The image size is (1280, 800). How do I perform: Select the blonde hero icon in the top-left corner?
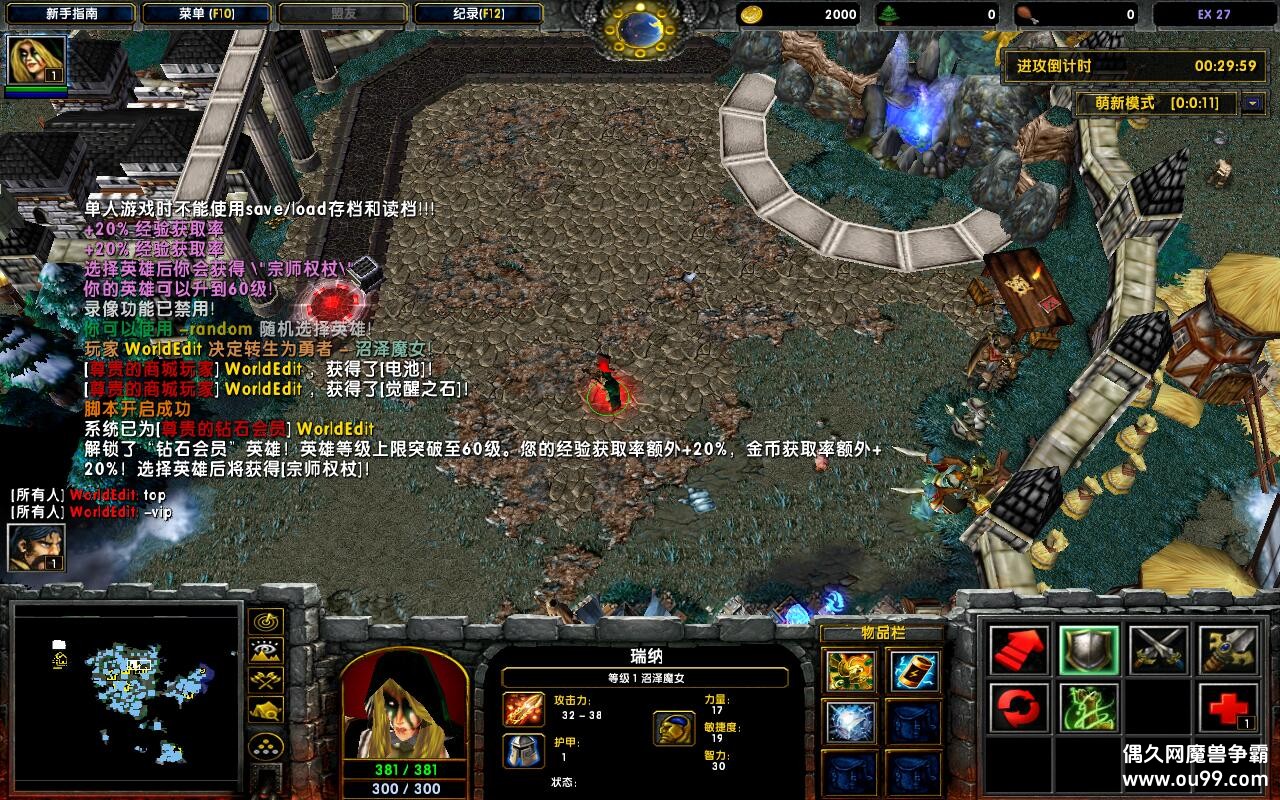(37, 61)
